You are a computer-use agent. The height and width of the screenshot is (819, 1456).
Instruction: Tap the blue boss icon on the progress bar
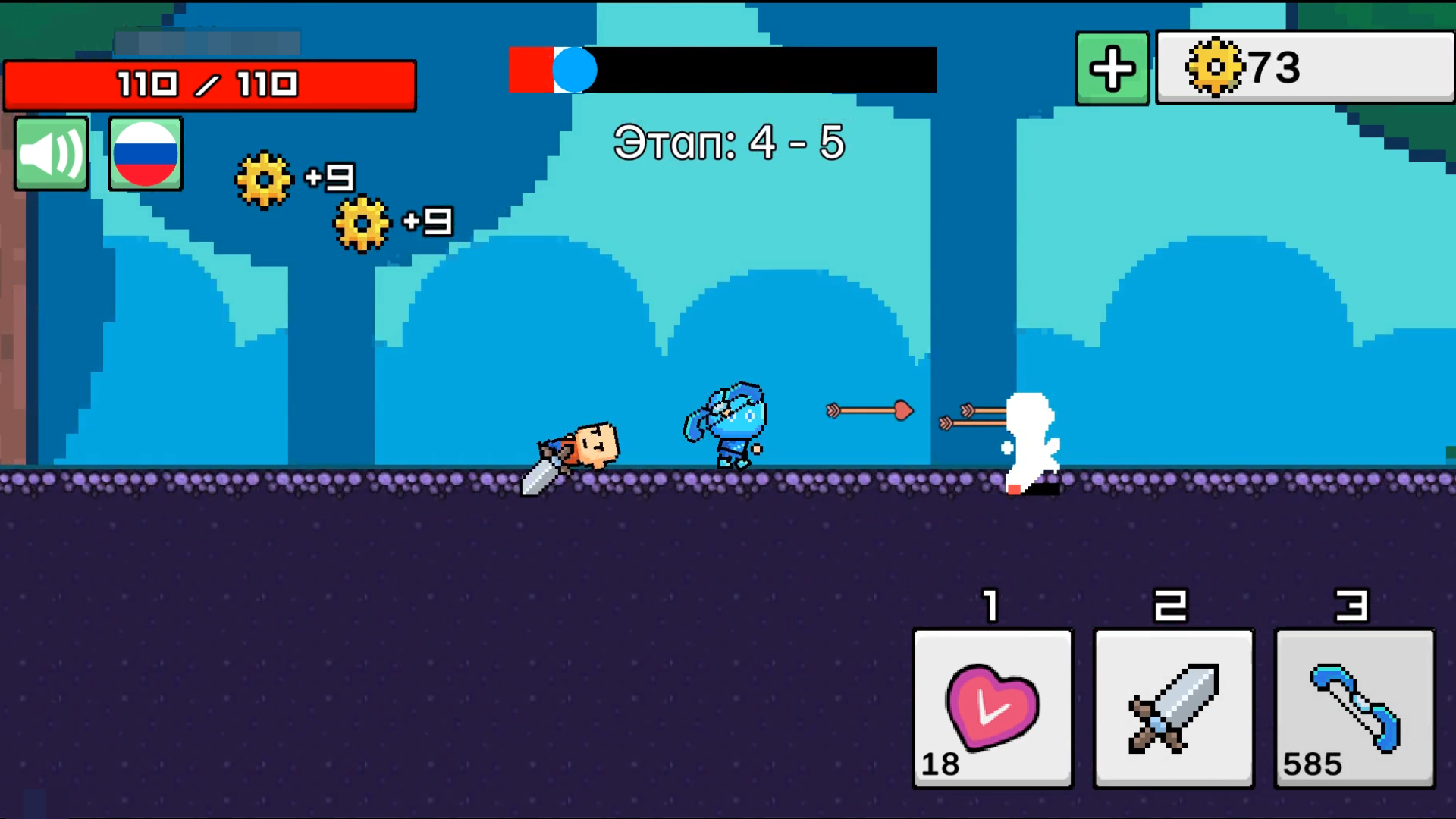pos(575,71)
